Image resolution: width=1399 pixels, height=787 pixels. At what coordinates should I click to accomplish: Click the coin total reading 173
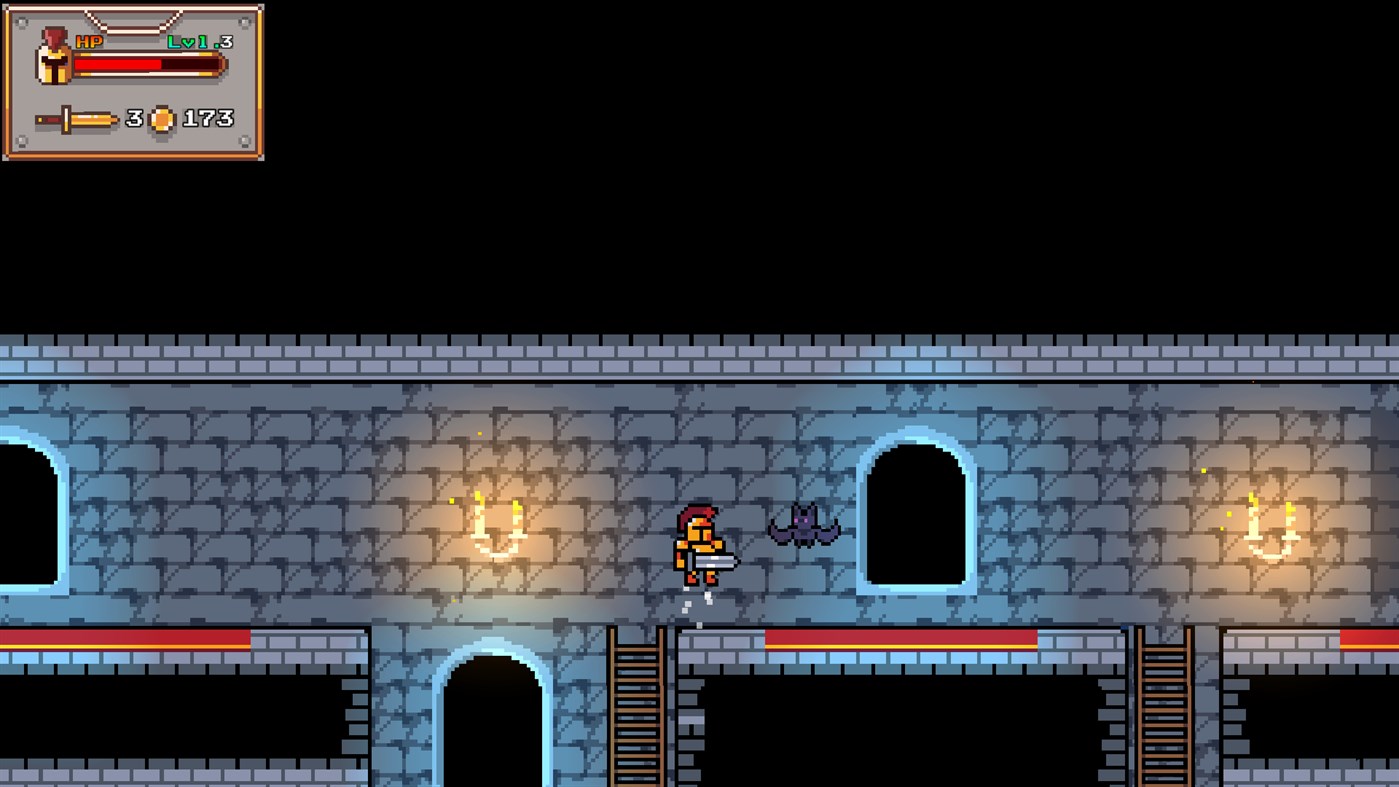[x=210, y=117]
